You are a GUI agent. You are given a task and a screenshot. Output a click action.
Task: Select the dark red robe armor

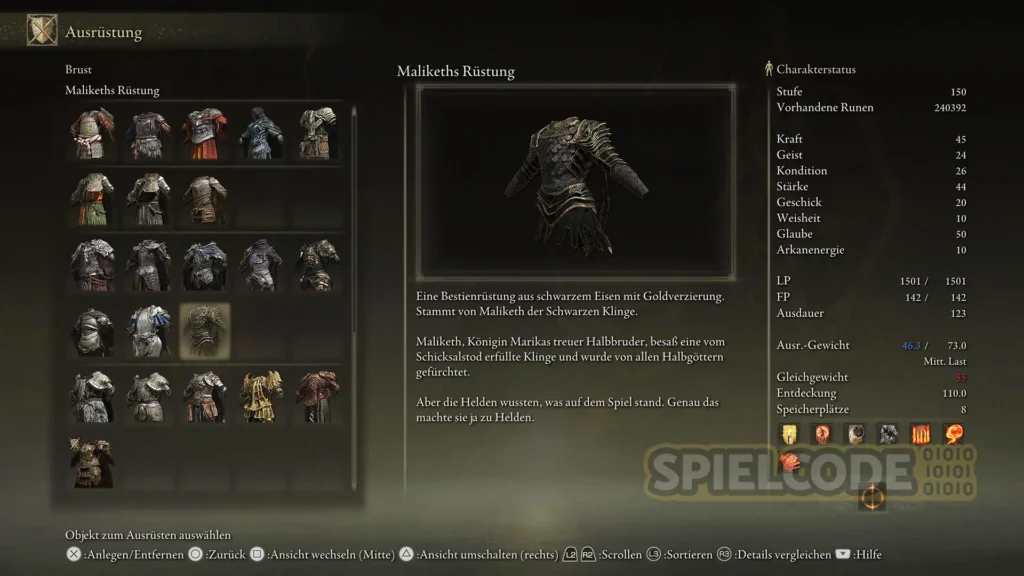click(x=317, y=397)
